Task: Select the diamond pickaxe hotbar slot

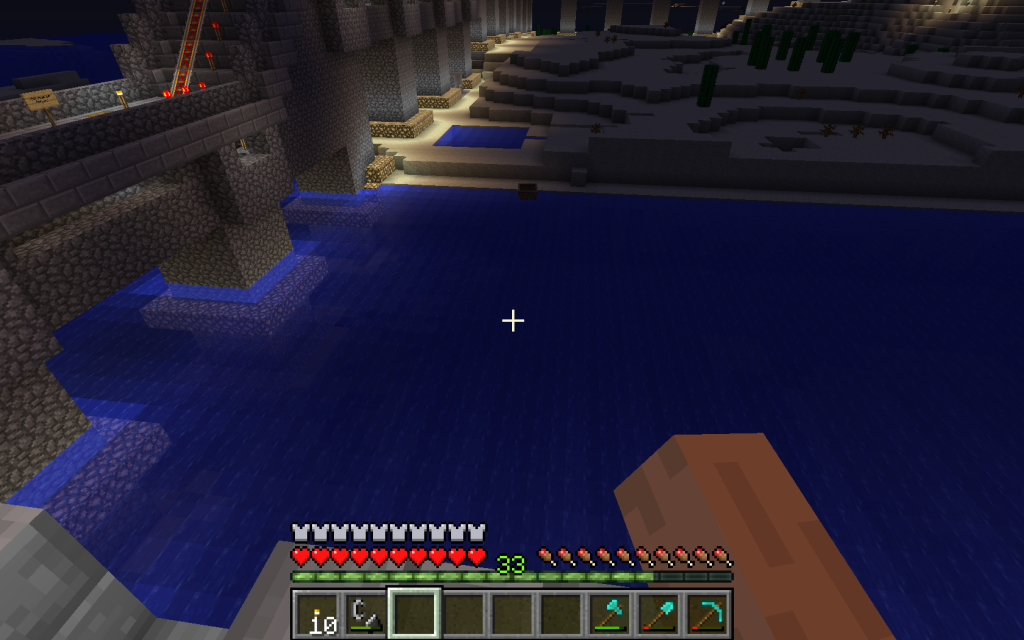Action: 708,613
